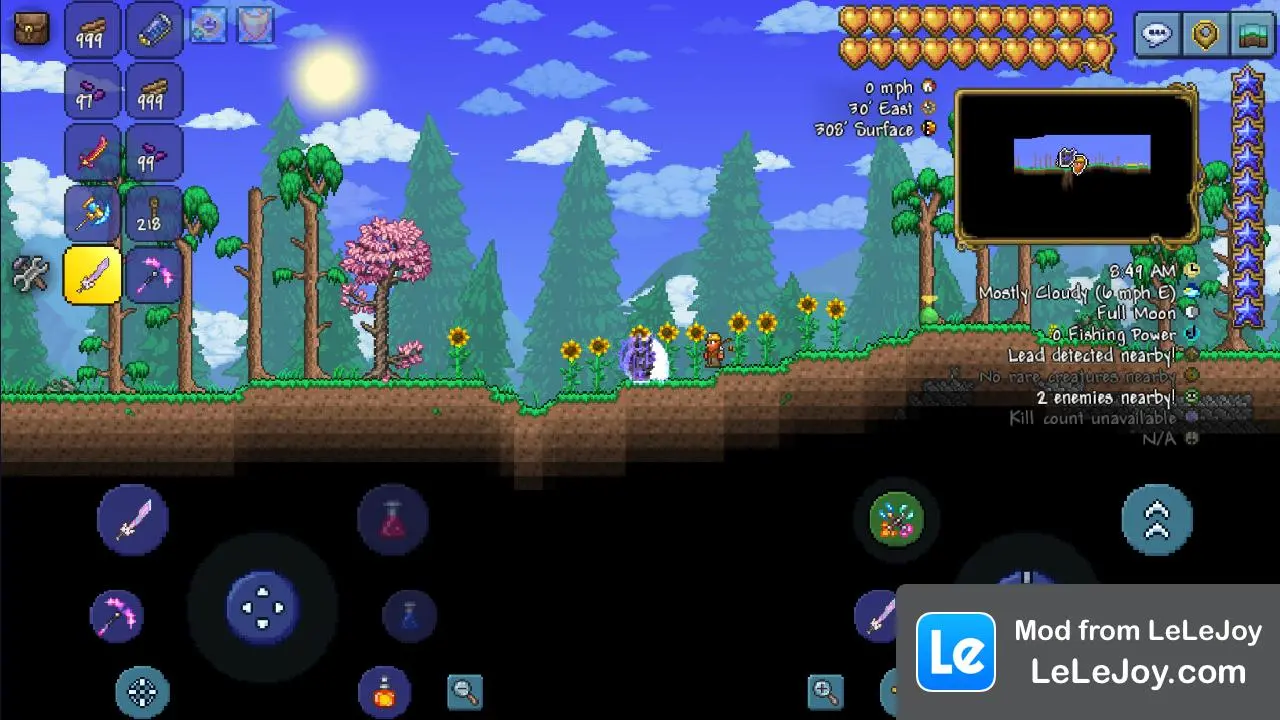Toggle the free-movement joystick mode
The height and width of the screenshot is (720, 1280).
143,691
